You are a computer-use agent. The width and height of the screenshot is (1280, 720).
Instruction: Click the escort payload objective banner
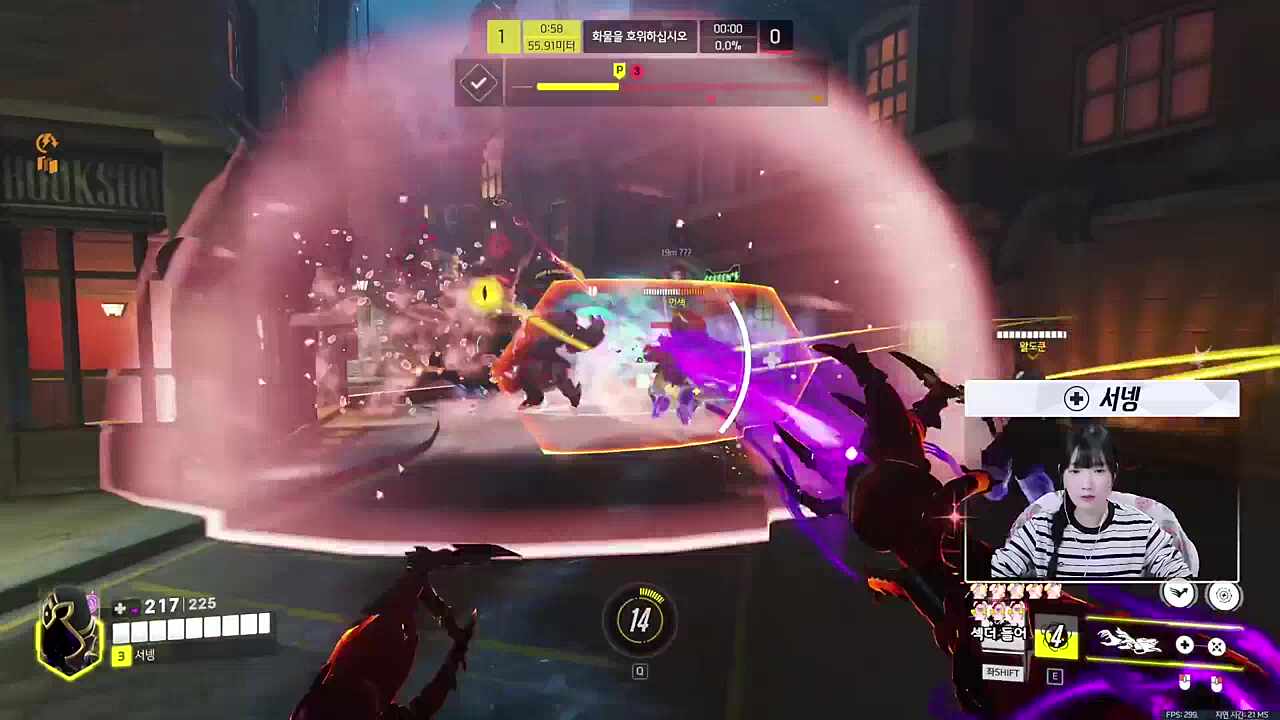(x=640, y=37)
